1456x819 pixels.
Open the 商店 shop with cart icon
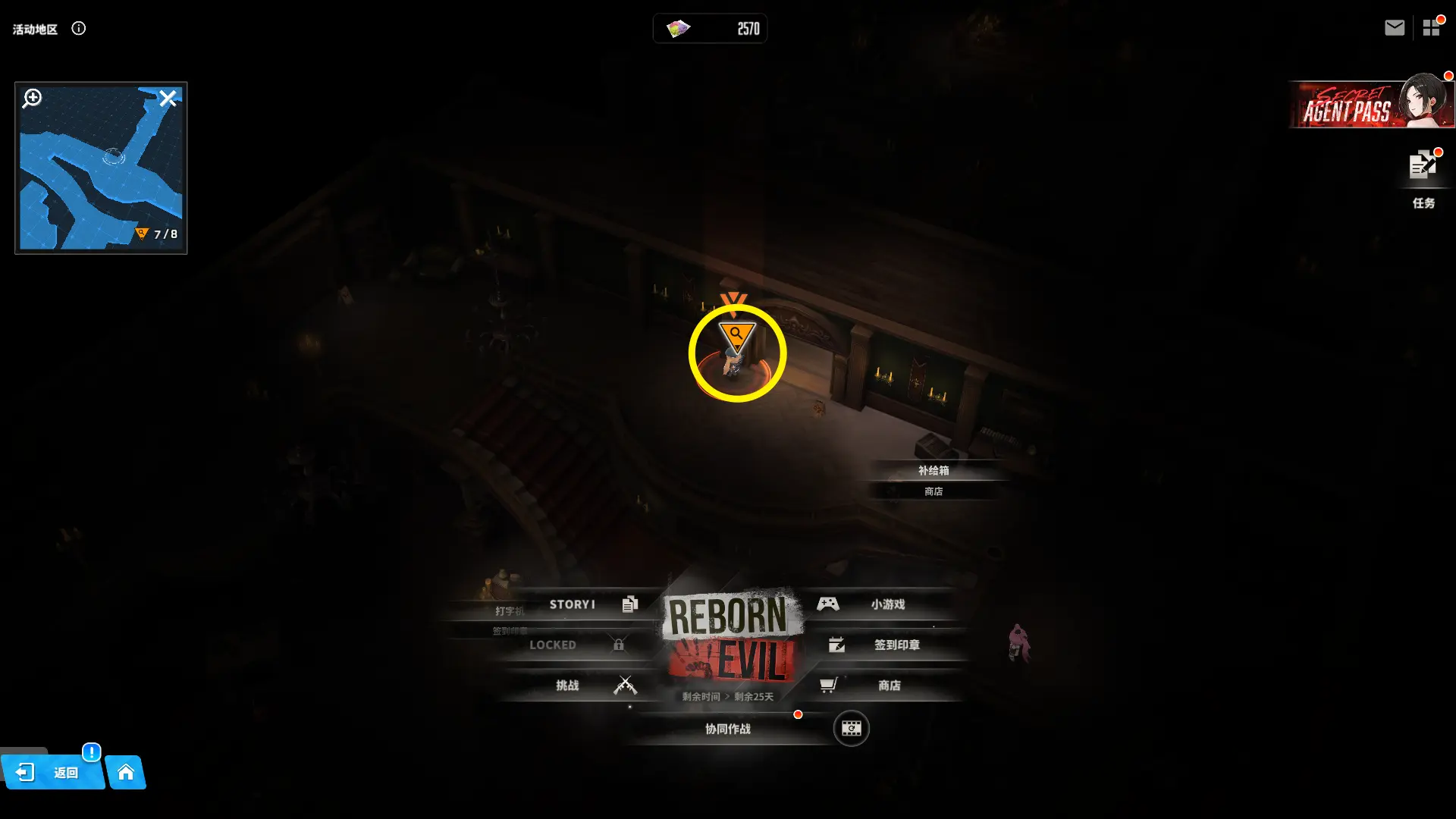click(880, 686)
